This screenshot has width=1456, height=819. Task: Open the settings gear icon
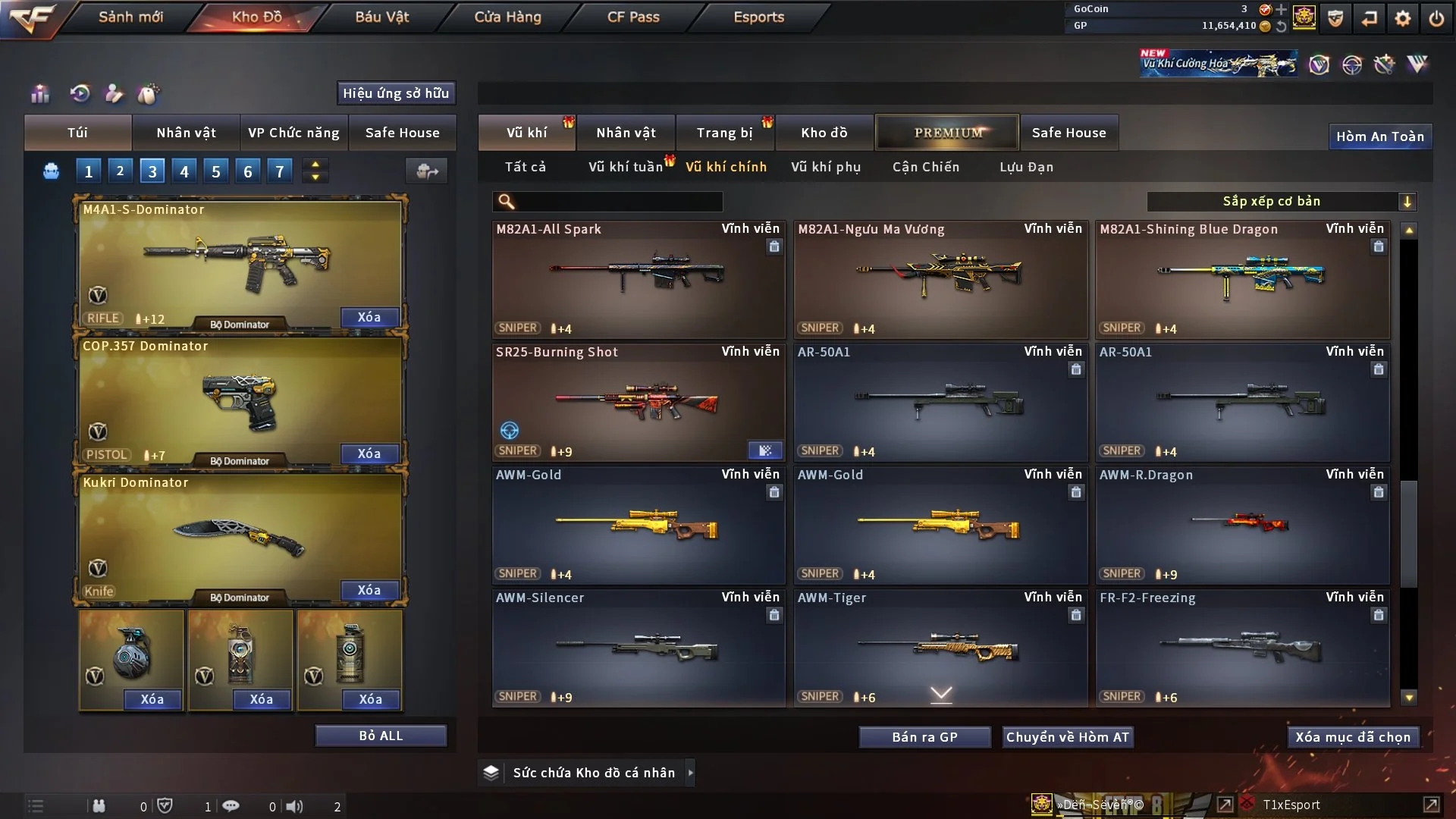coord(1403,18)
